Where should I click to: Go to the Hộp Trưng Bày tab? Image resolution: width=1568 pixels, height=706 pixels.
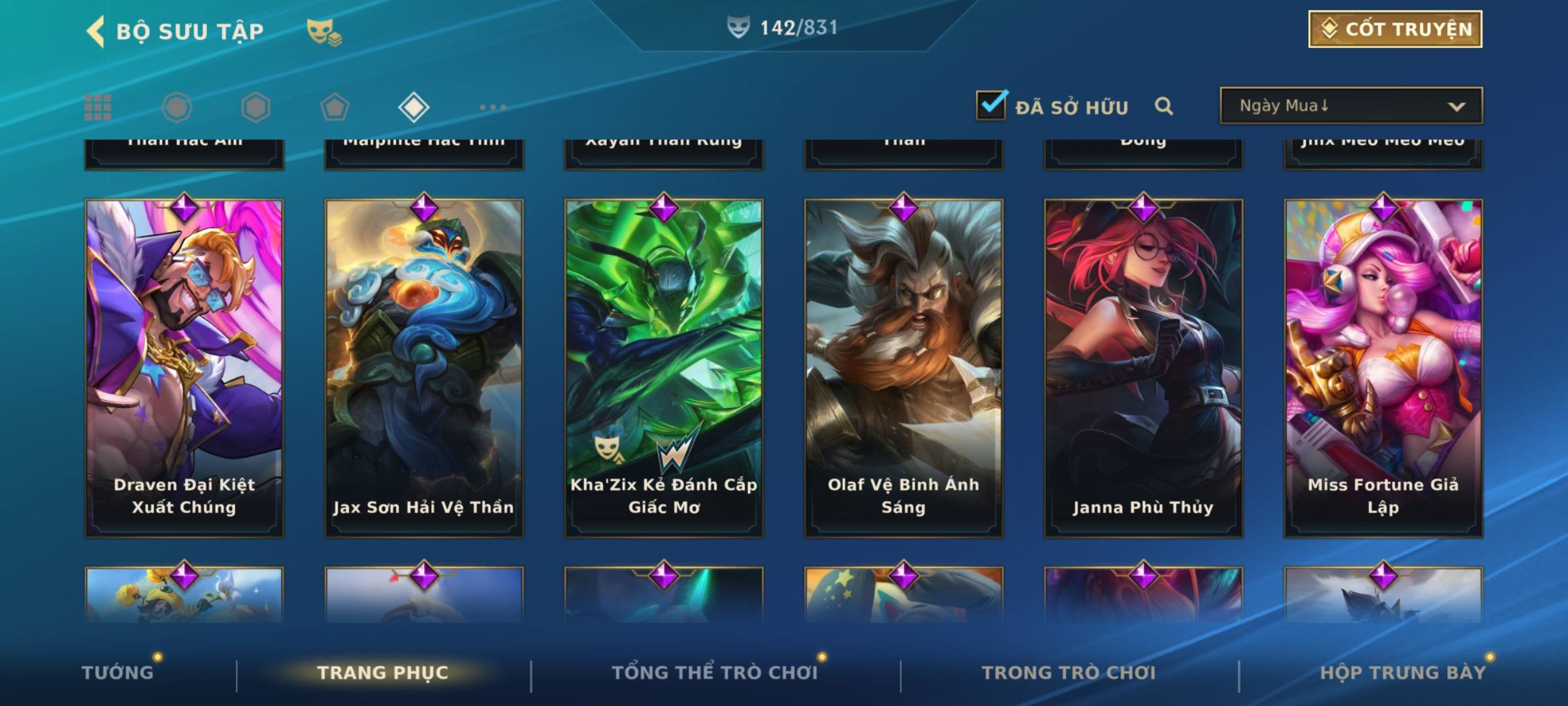pos(1403,673)
